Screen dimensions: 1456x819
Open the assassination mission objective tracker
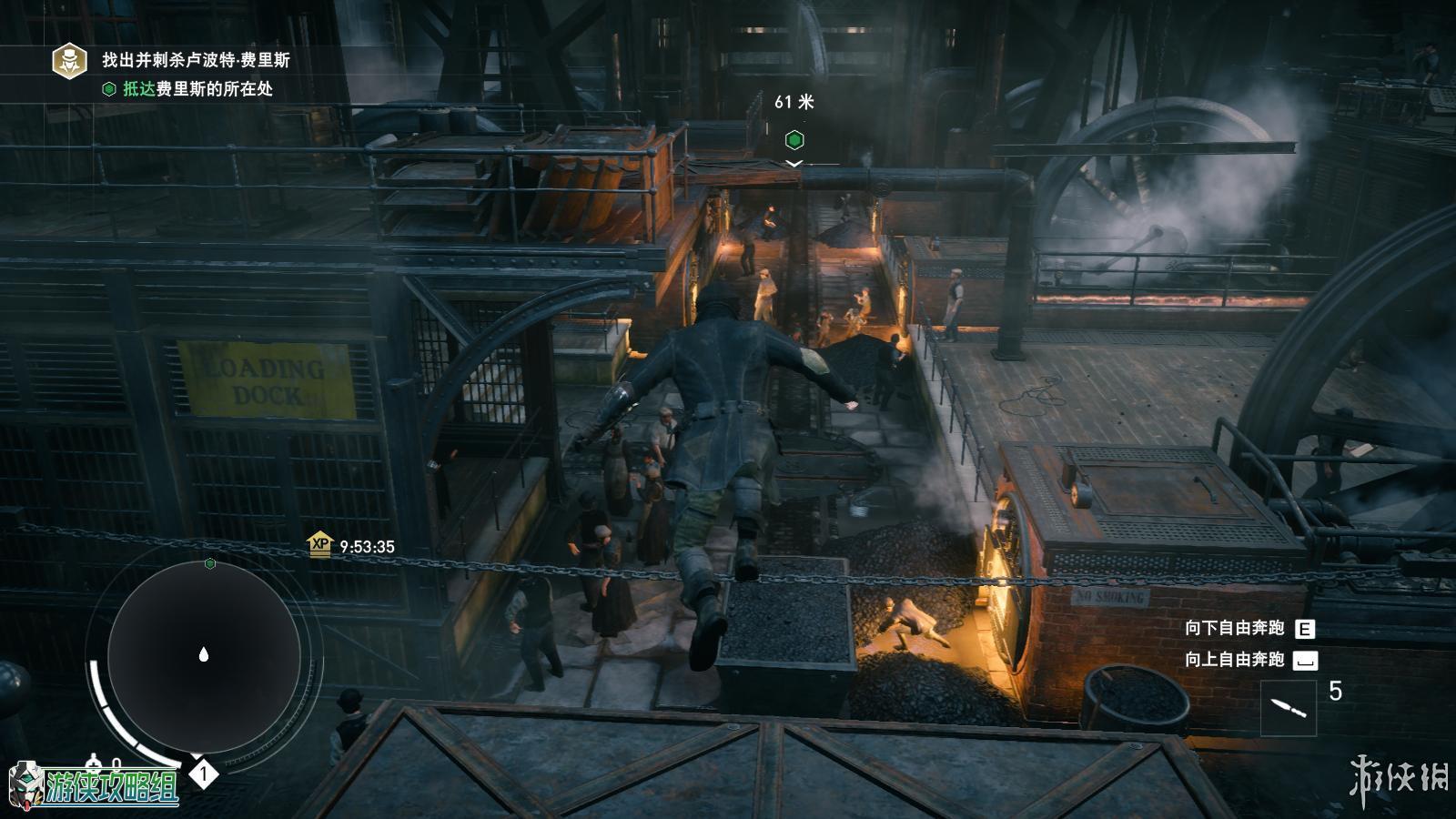click(69, 60)
